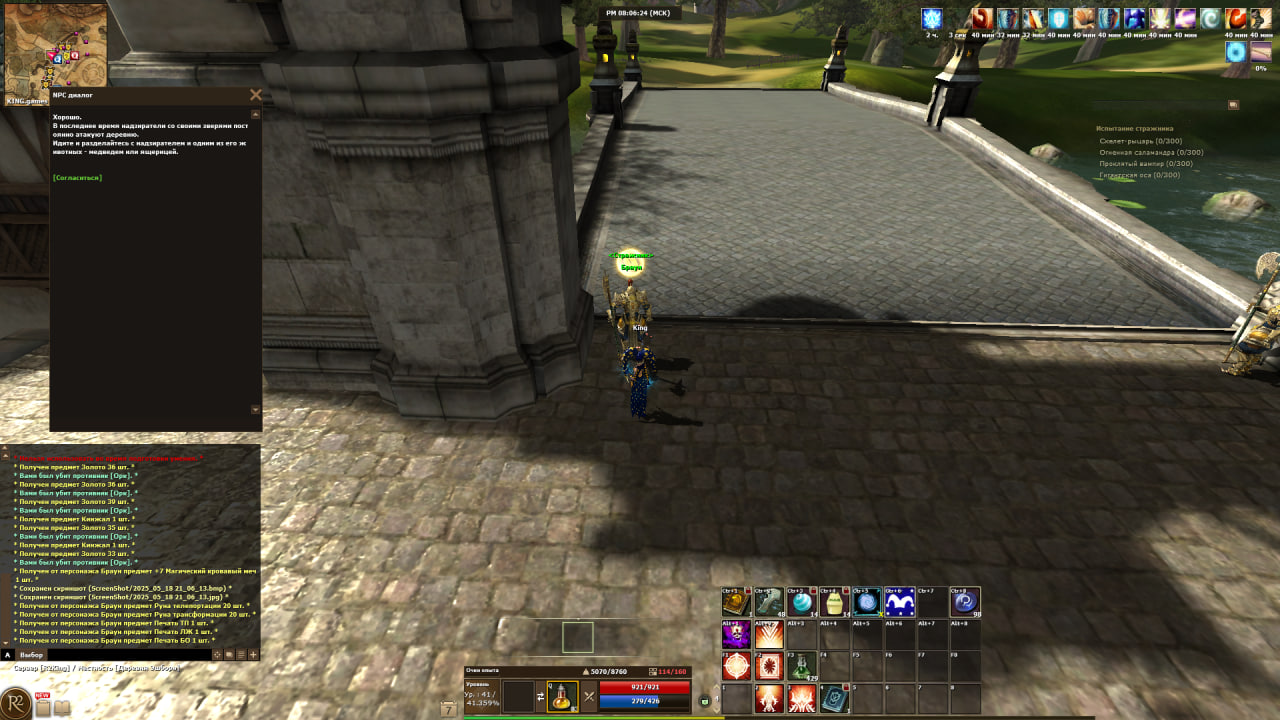Toggle the crossed swords attack mode button
Screen dimensions: 1280x720
[589, 696]
